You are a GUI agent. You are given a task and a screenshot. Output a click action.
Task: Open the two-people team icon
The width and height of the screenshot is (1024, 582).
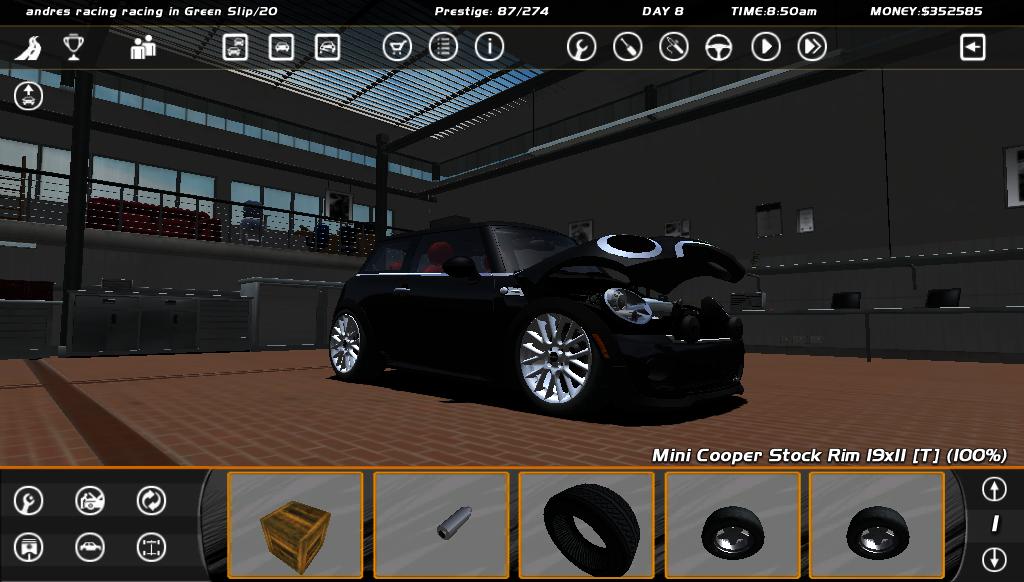click(143, 47)
